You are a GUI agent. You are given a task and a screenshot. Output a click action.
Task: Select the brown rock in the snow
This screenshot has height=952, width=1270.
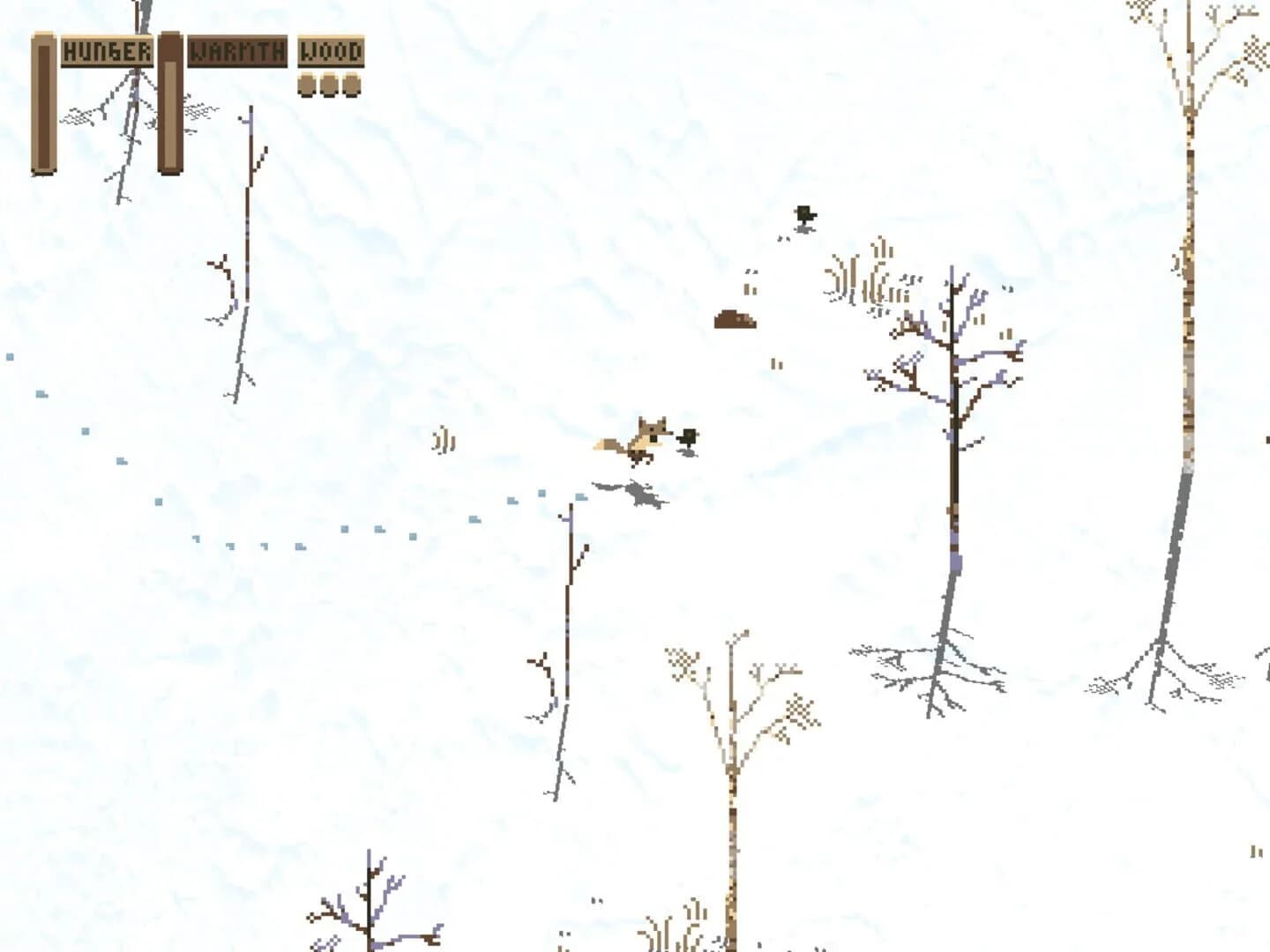pyautogui.click(x=736, y=319)
